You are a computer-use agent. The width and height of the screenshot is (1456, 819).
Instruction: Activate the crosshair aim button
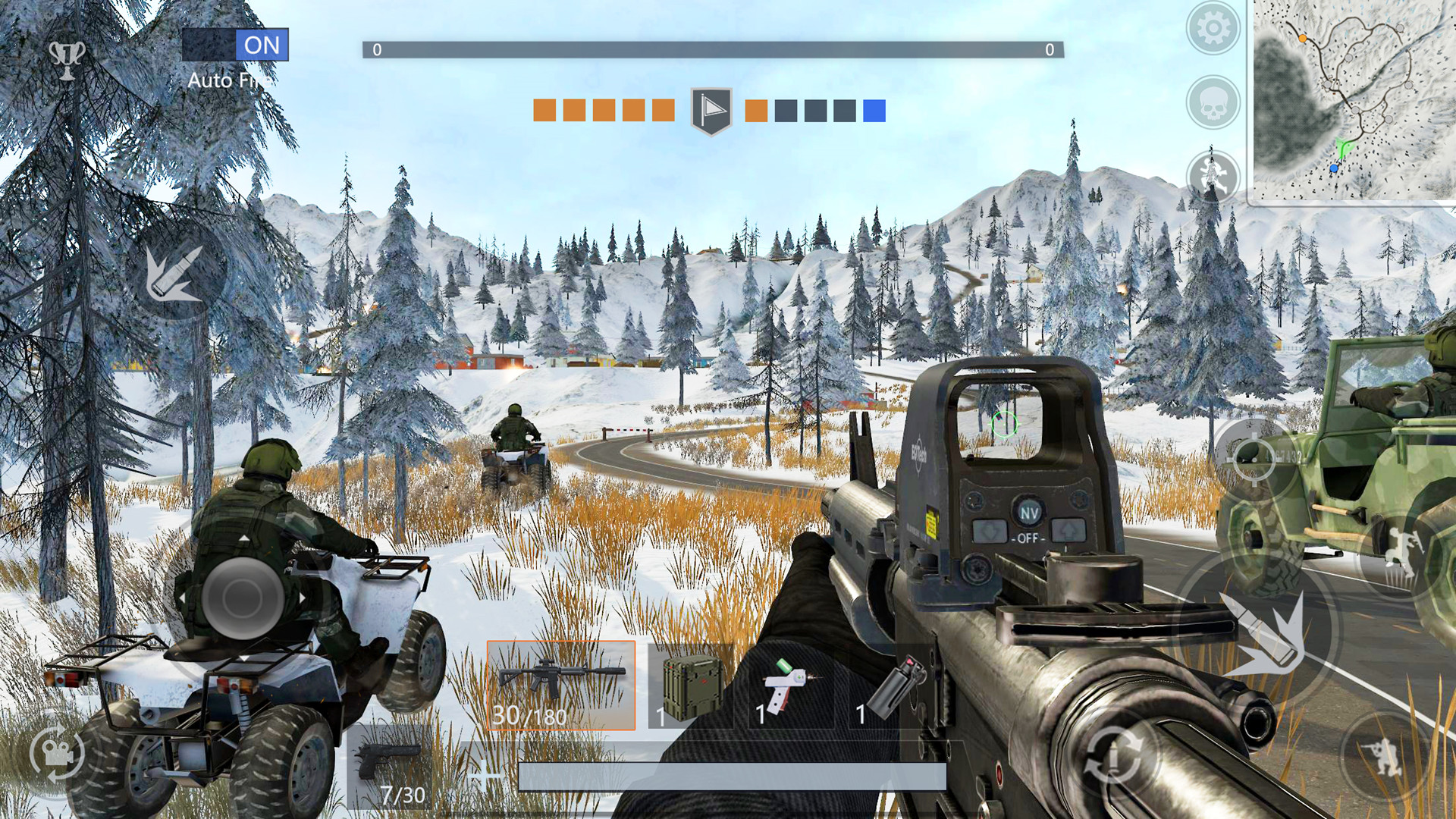click(1253, 457)
